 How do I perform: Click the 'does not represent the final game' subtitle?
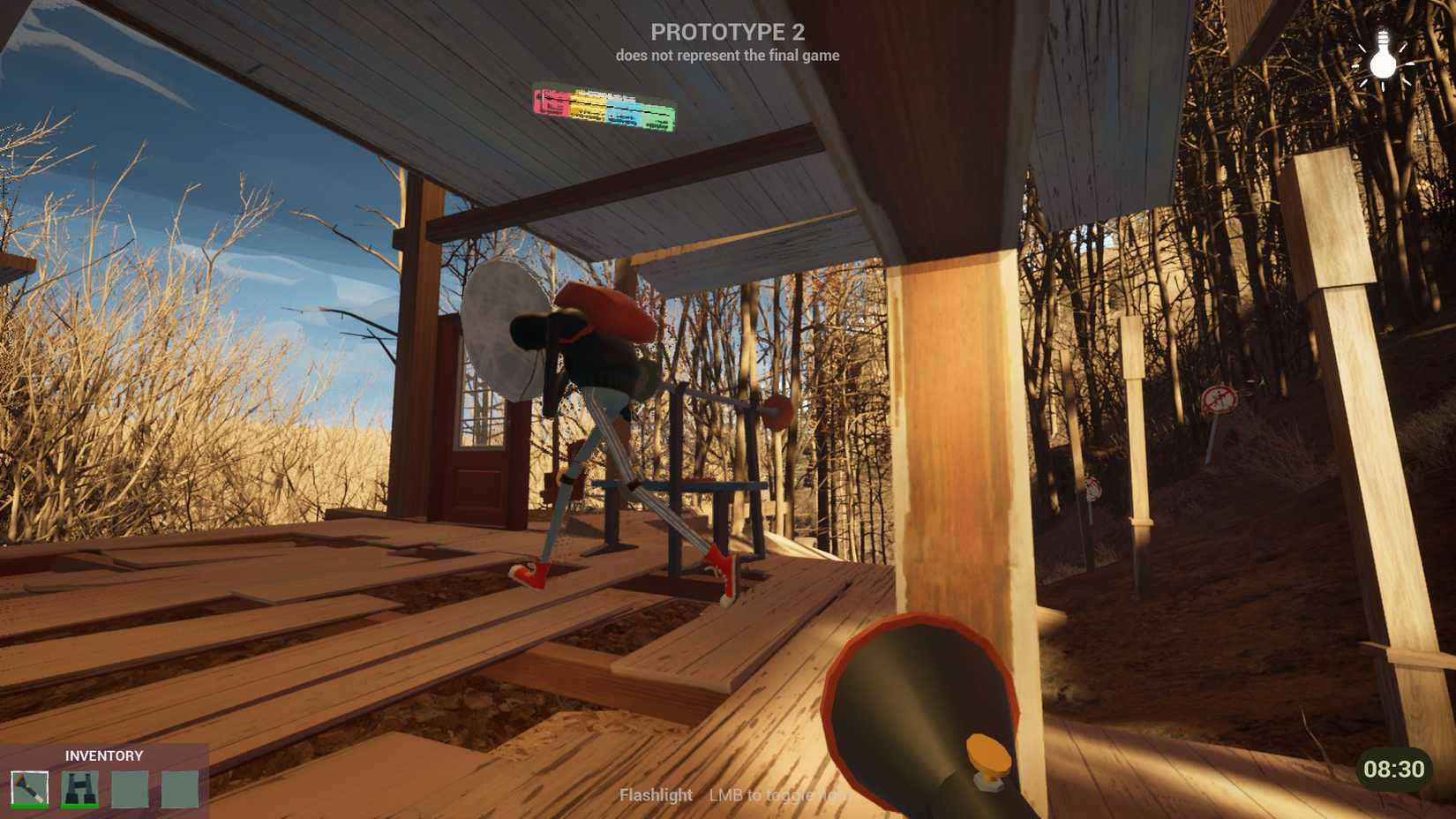[727, 56]
